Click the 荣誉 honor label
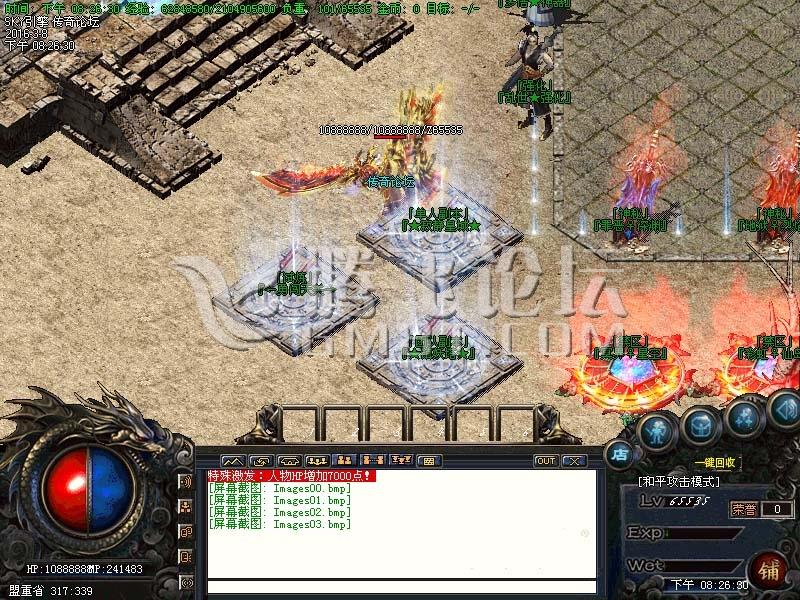 [743, 509]
